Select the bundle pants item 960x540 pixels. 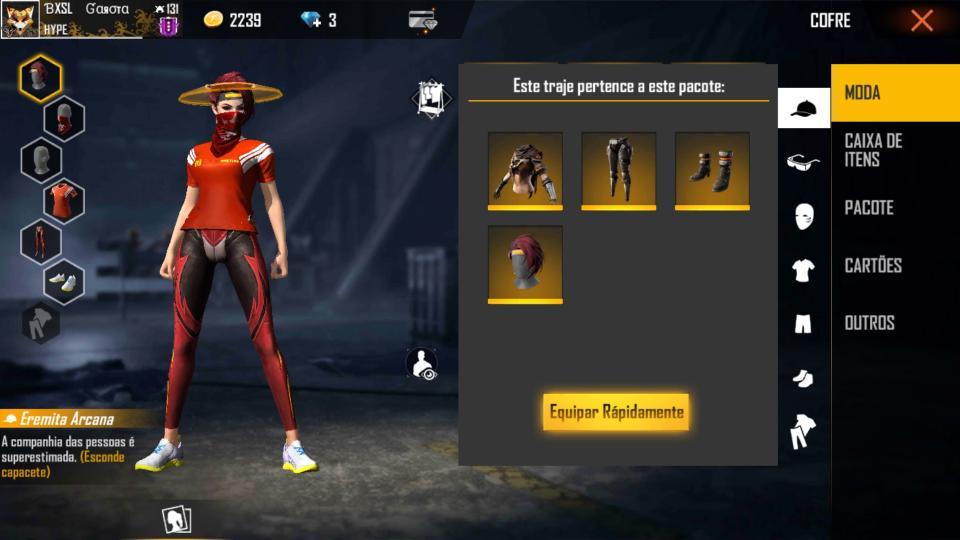(x=618, y=170)
